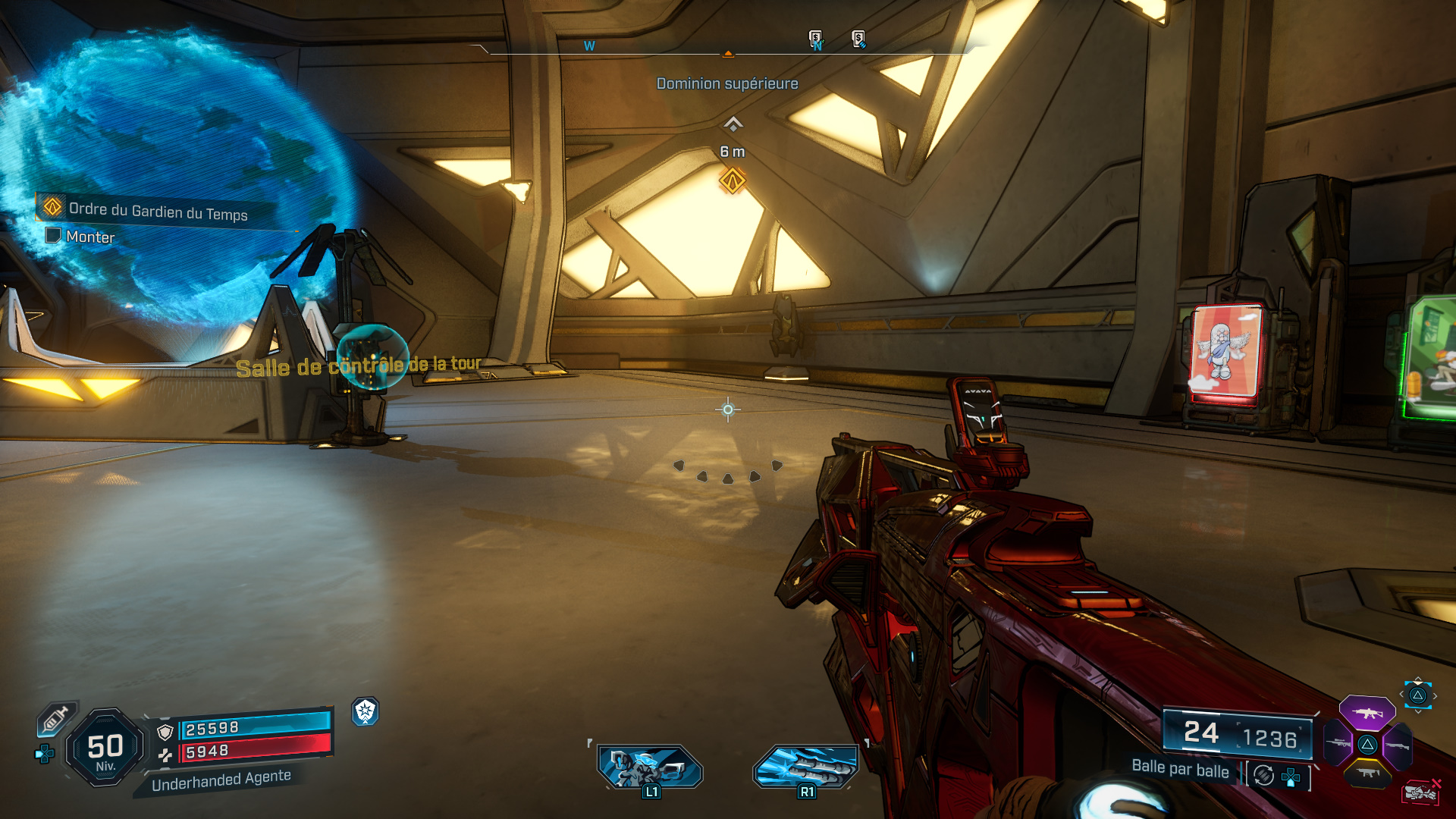Toggle the Monter objective checkbox
The width and height of the screenshot is (1456, 819).
click(x=52, y=237)
